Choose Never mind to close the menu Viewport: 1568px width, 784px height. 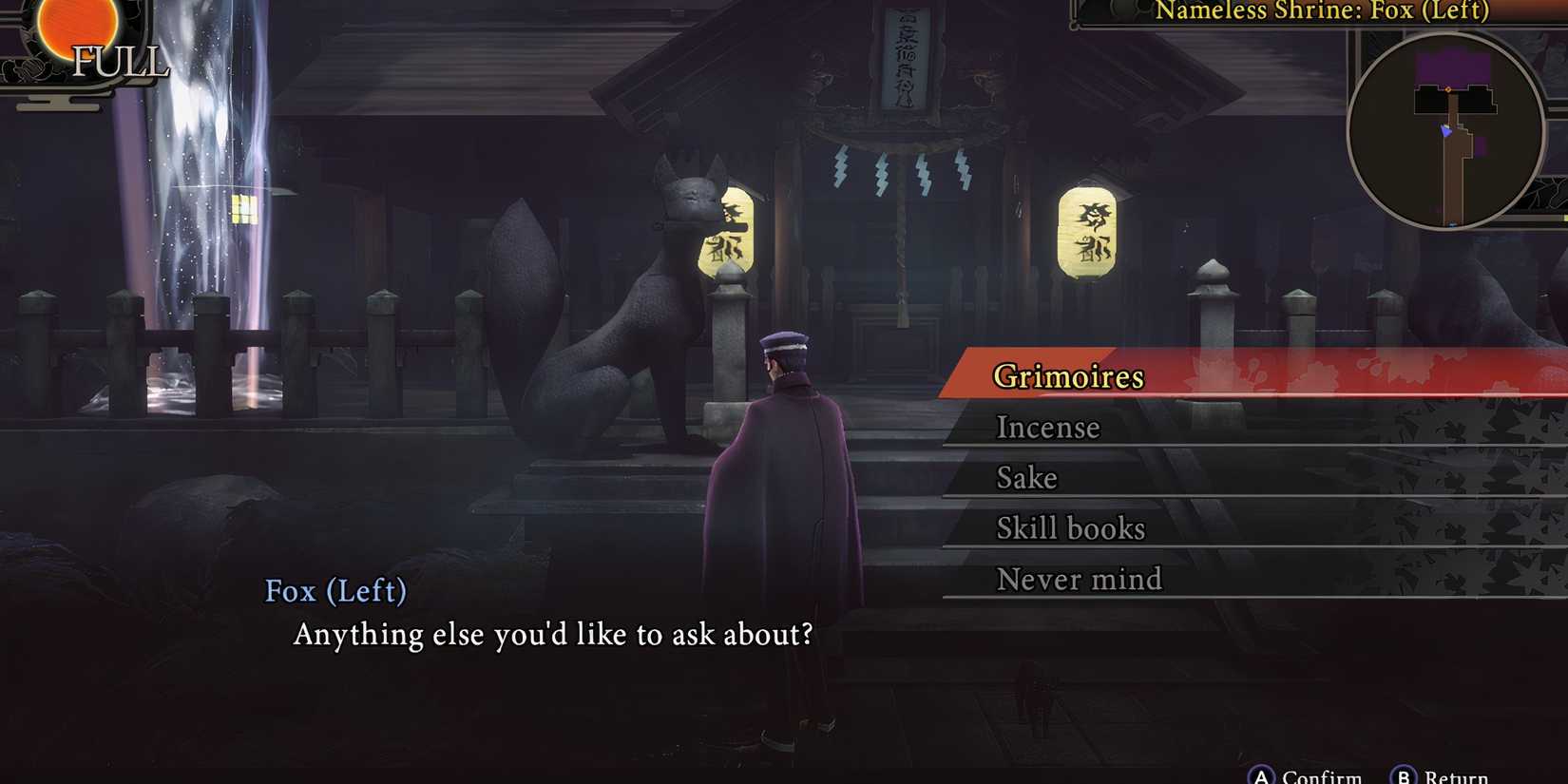(1079, 579)
